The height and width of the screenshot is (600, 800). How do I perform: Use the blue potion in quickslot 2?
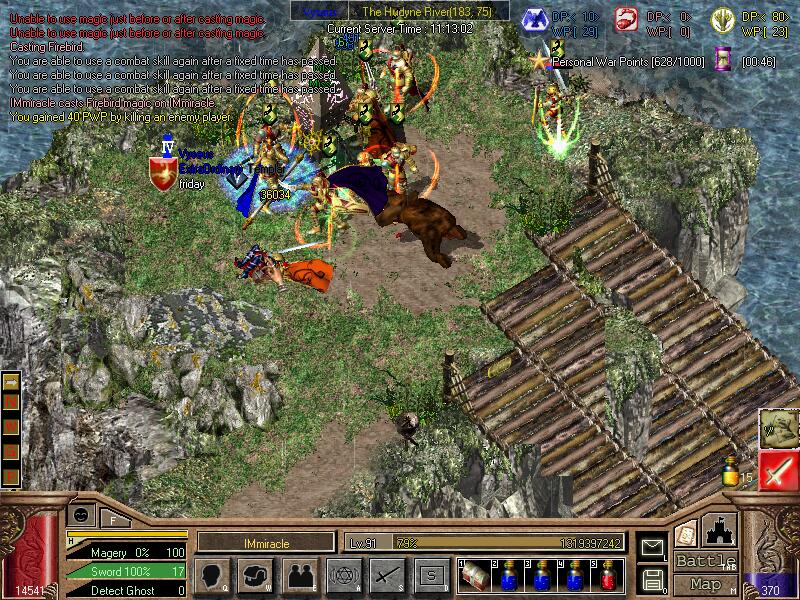click(507, 576)
